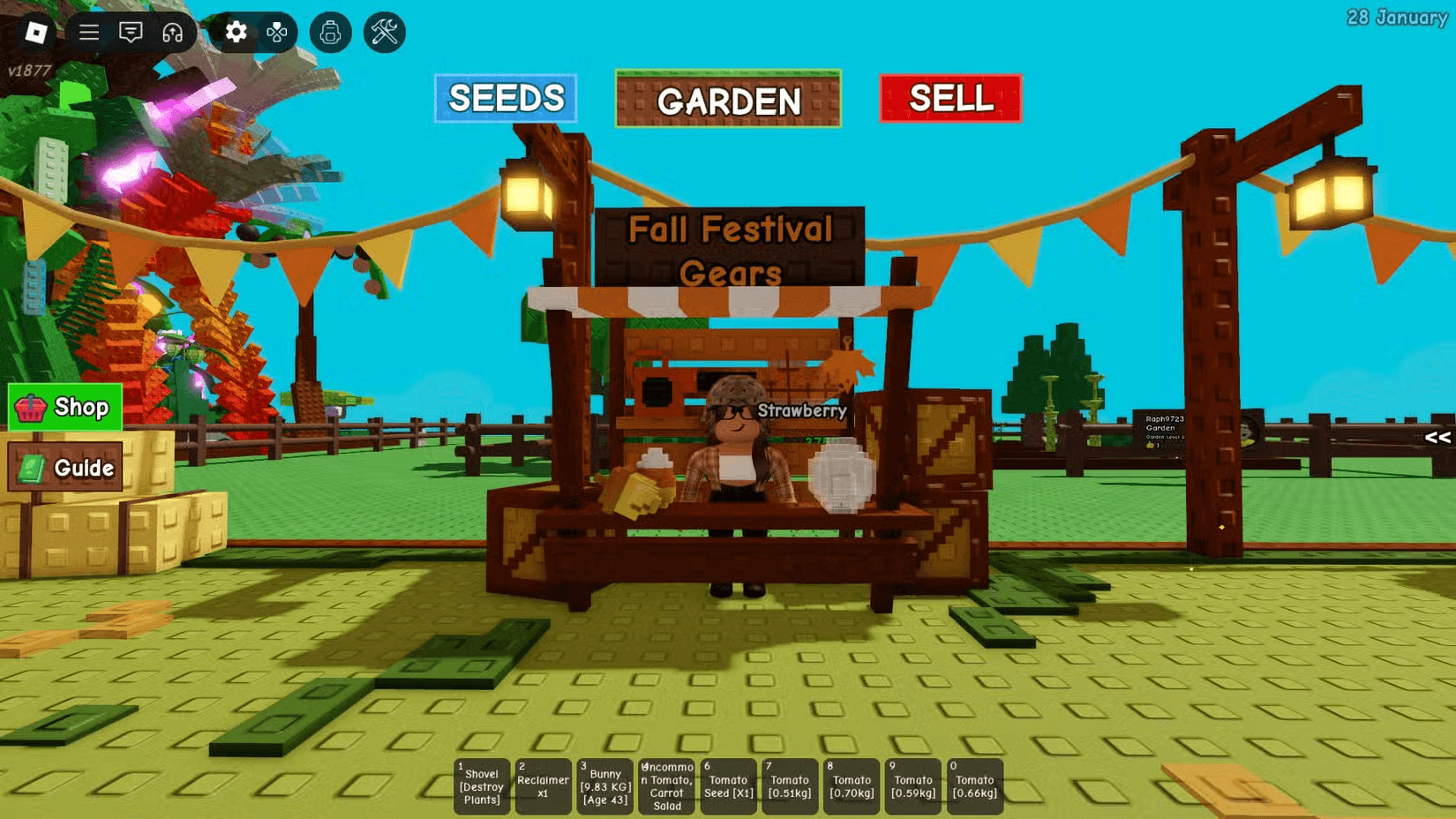This screenshot has width=1456, height=819.
Task: Select the 0.70kg Tomato slot
Action: click(x=852, y=786)
